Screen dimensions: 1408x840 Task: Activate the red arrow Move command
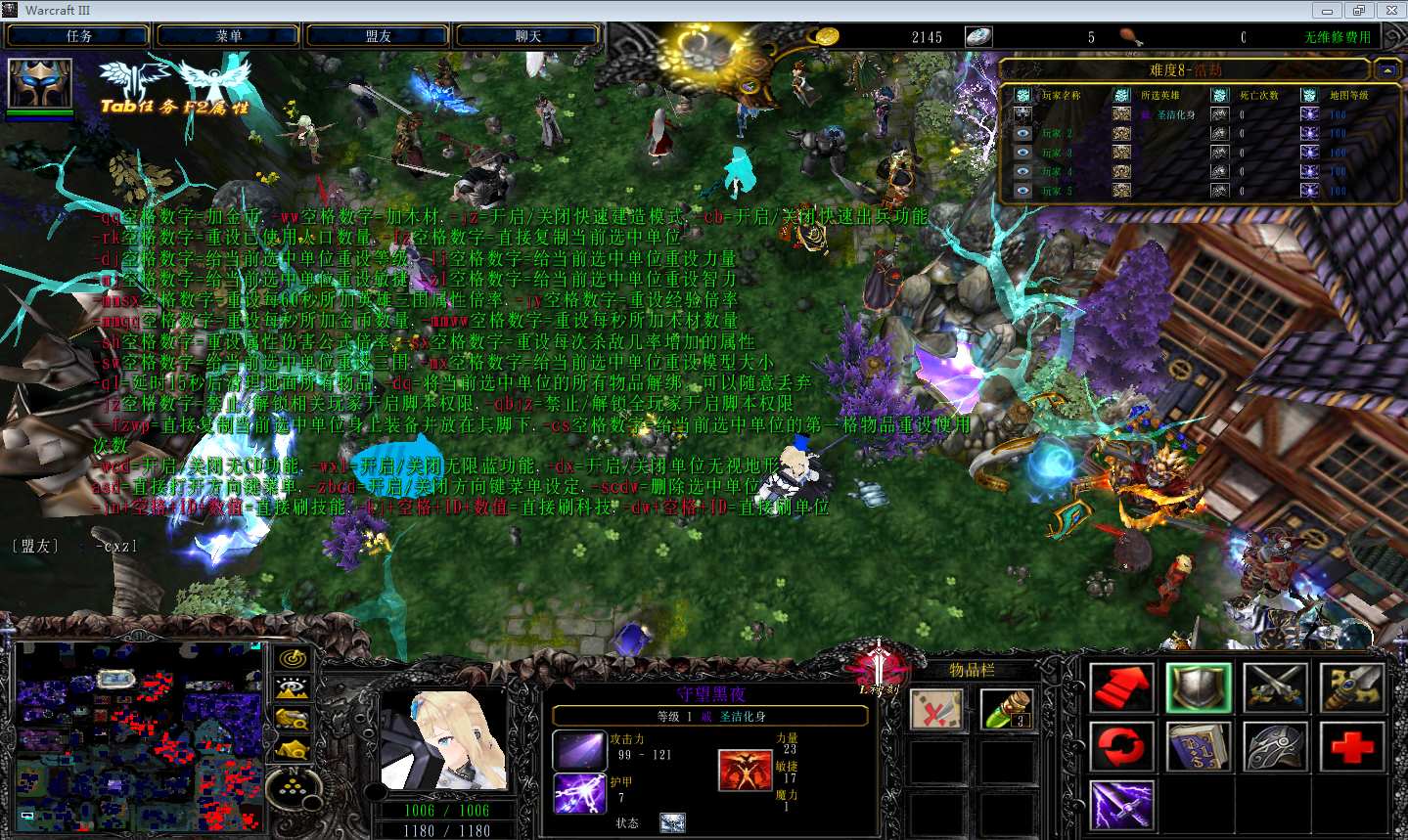click(1121, 687)
